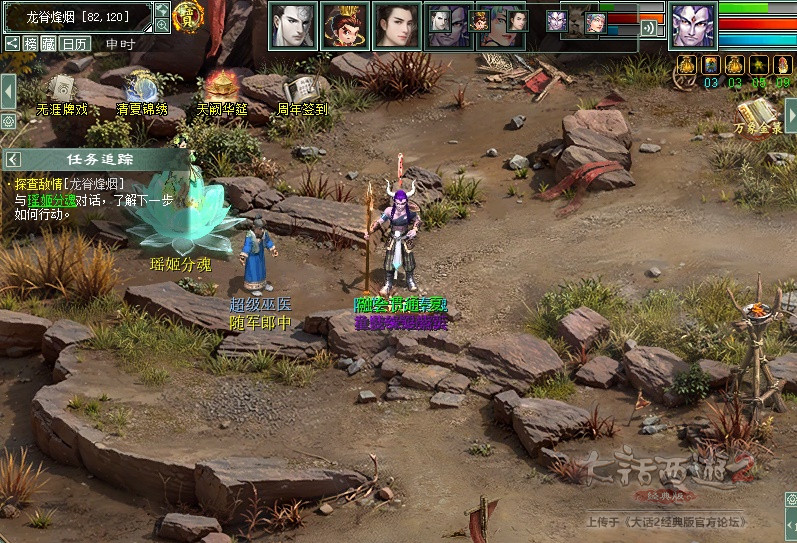Open the purple-faced player character portrait
This screenshot has width=797, height=543.
click(x=692, y=25)
